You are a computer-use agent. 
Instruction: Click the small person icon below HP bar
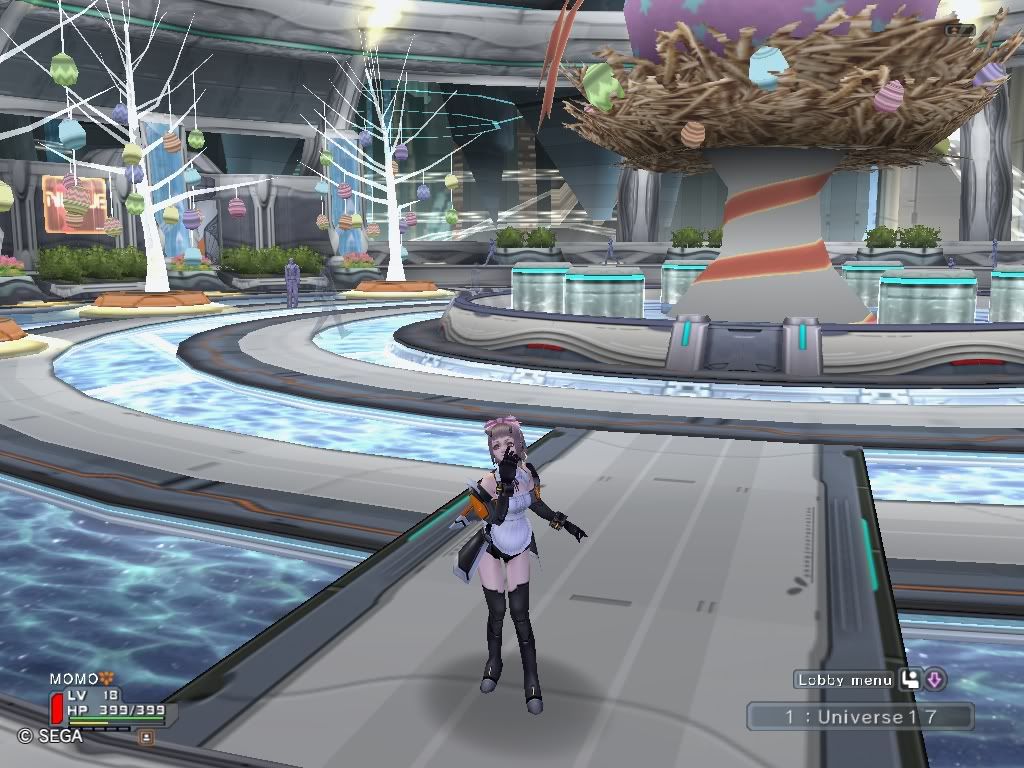(x=146, y=736)
